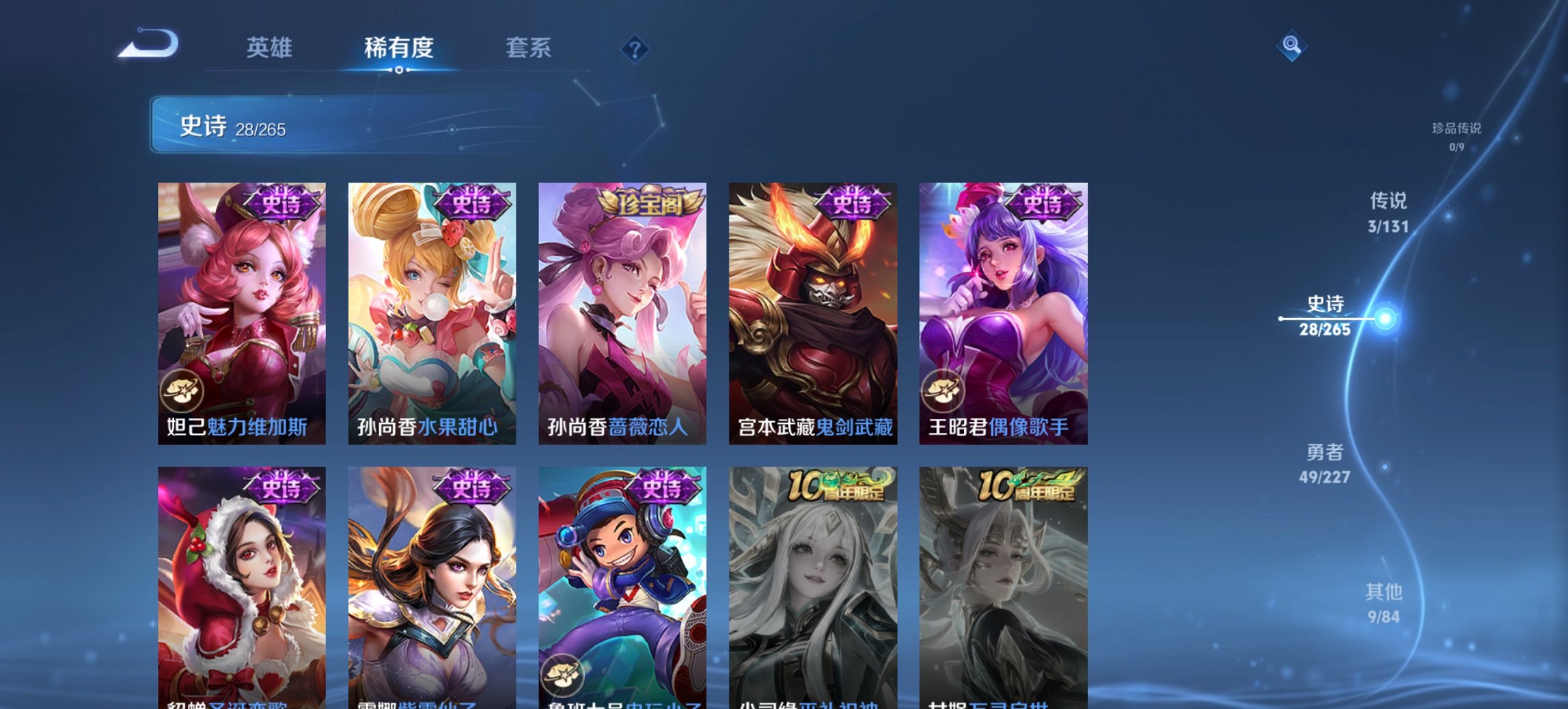Click the question mark help icon
Image resolution: width=1568 pixels, height=709 pixels.
[635, 49]
